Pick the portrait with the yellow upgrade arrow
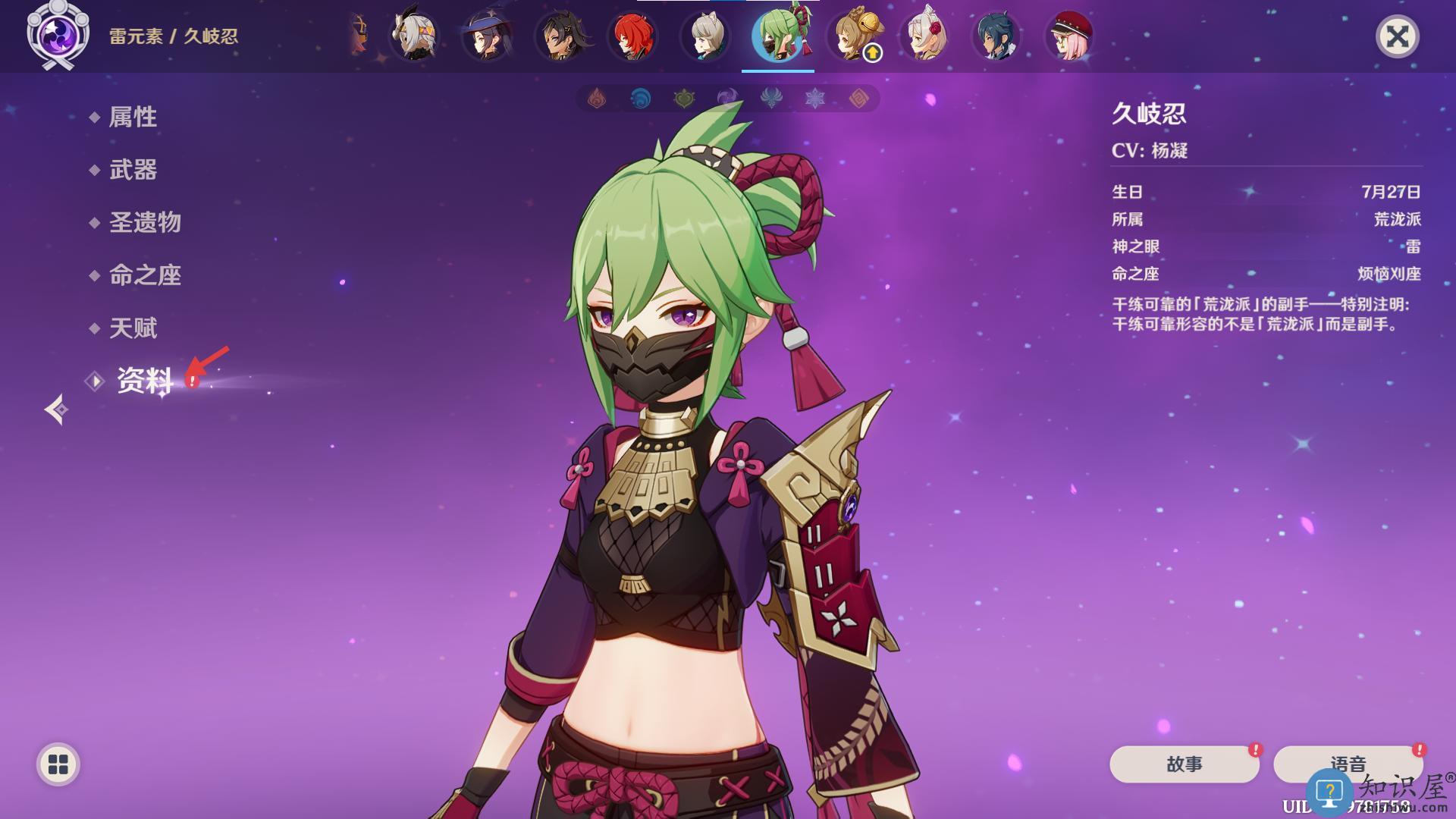 pyautogui.click(x=852, y=36)
